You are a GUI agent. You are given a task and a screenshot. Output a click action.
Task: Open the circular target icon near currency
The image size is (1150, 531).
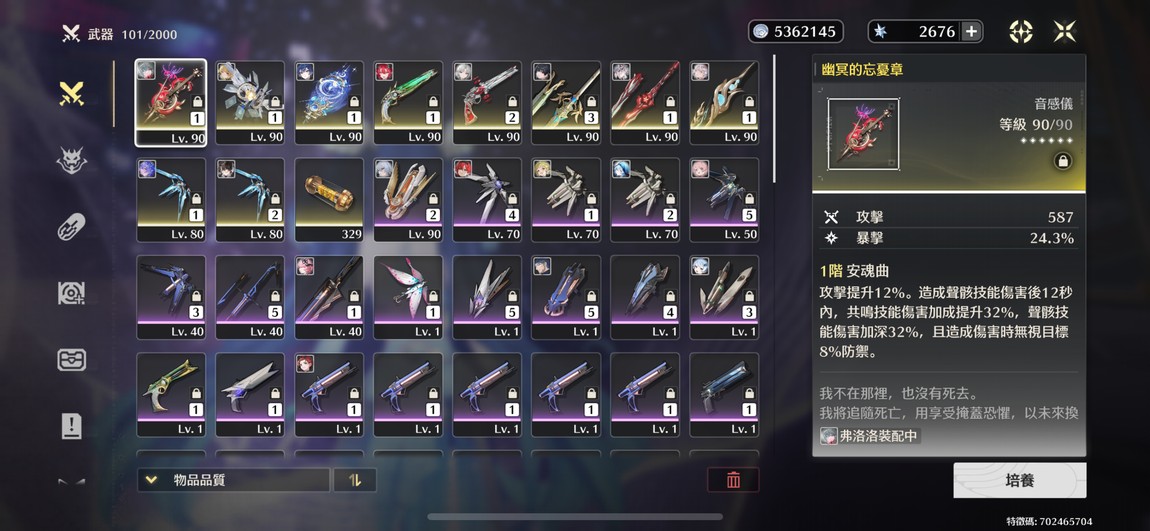click(1020, 32)
